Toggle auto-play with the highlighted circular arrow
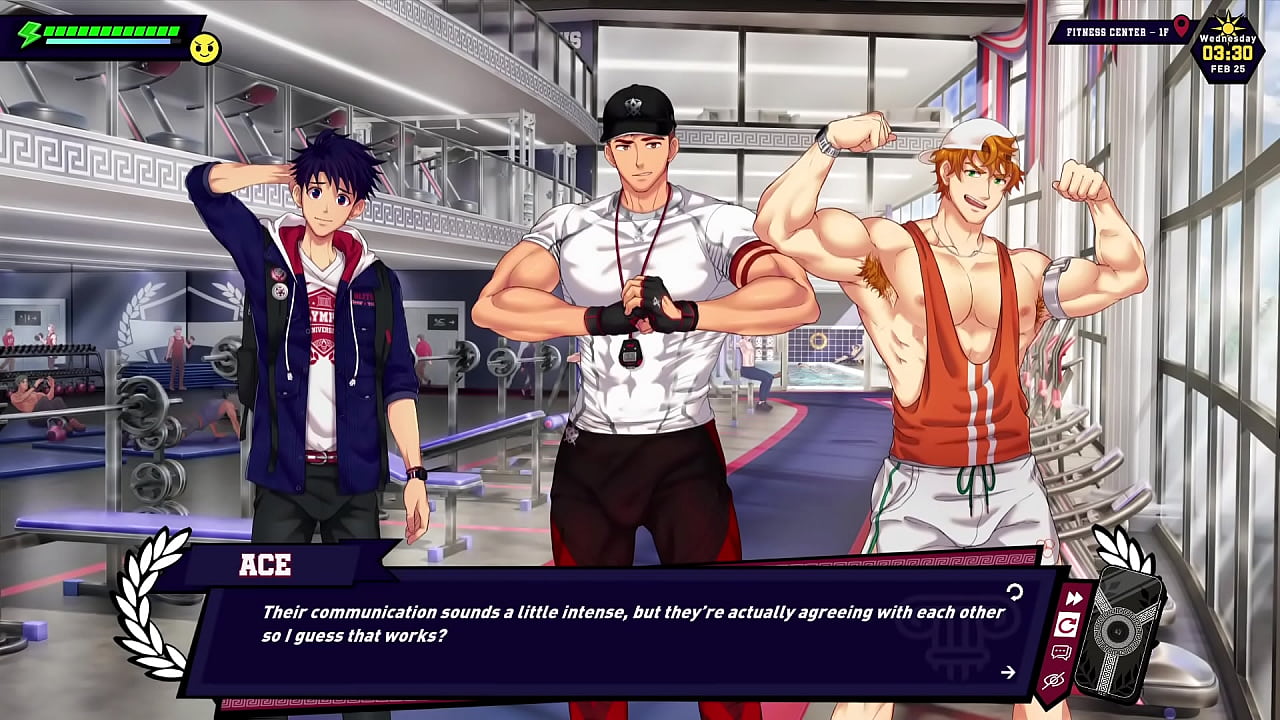Screen dimensions: 1280x720 pos(1067,626)
